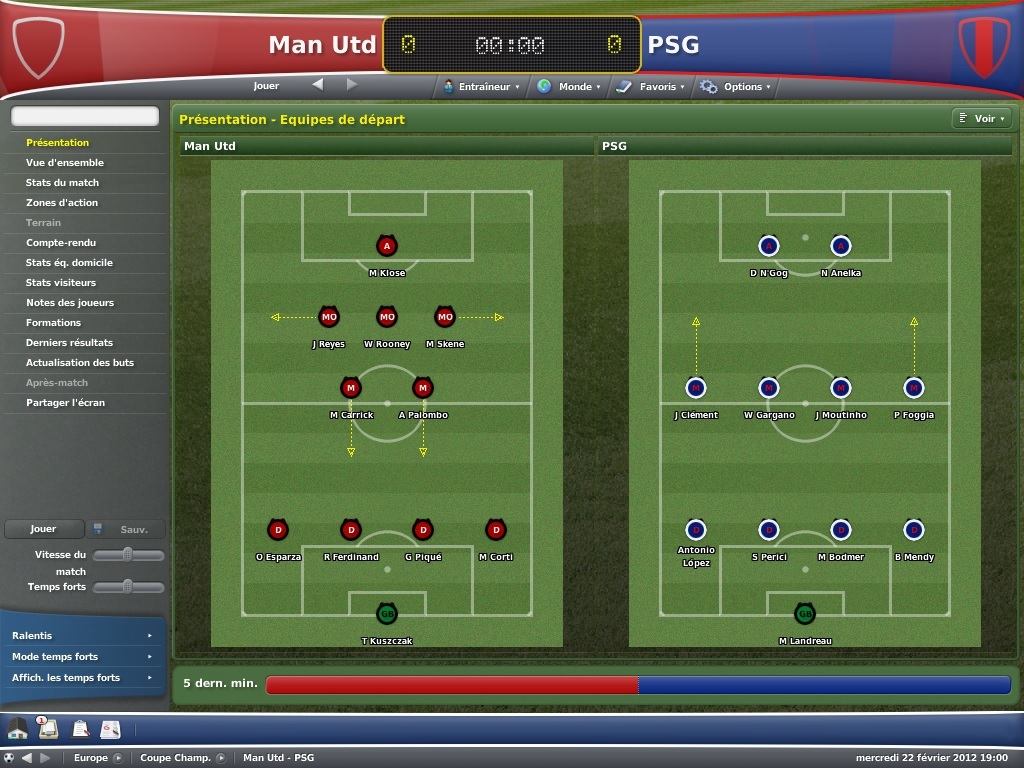Screen dimensions: 1024x768
Task: Select Zones d'action in sidebar
Action: [x=62, y=203]
